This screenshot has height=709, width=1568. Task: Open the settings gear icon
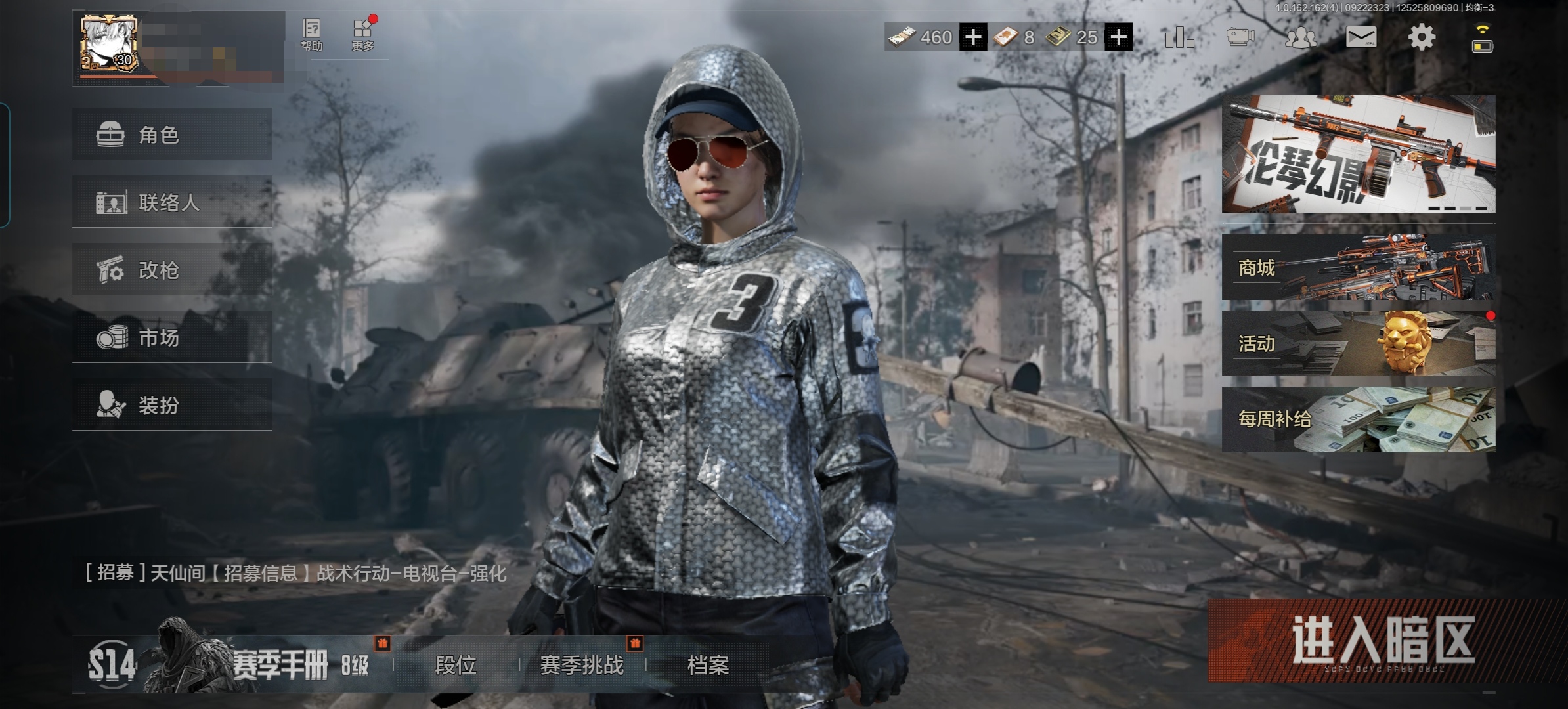pos(1422,37)
